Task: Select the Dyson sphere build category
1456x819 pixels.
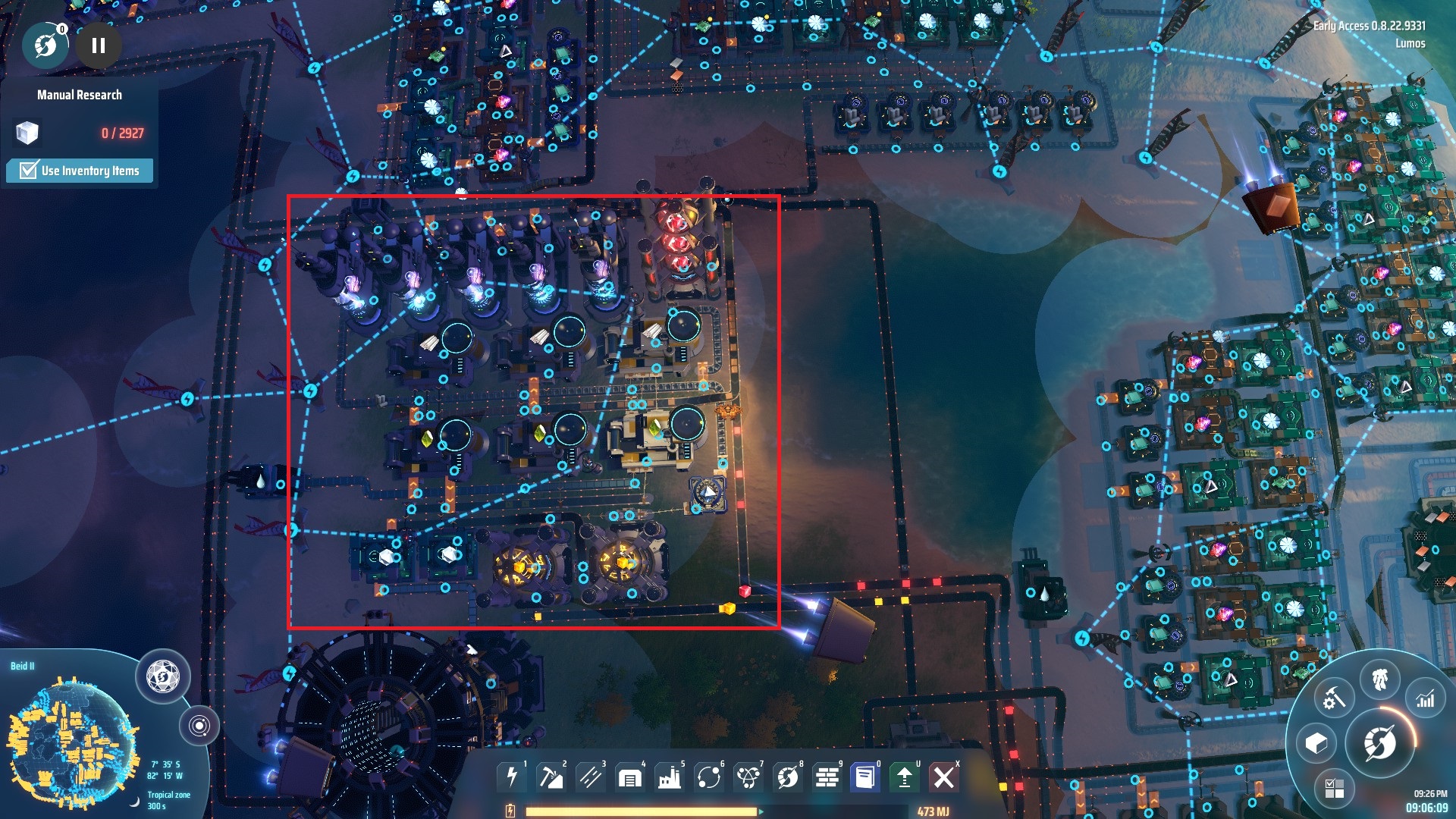Action: (x=788, y=777)
